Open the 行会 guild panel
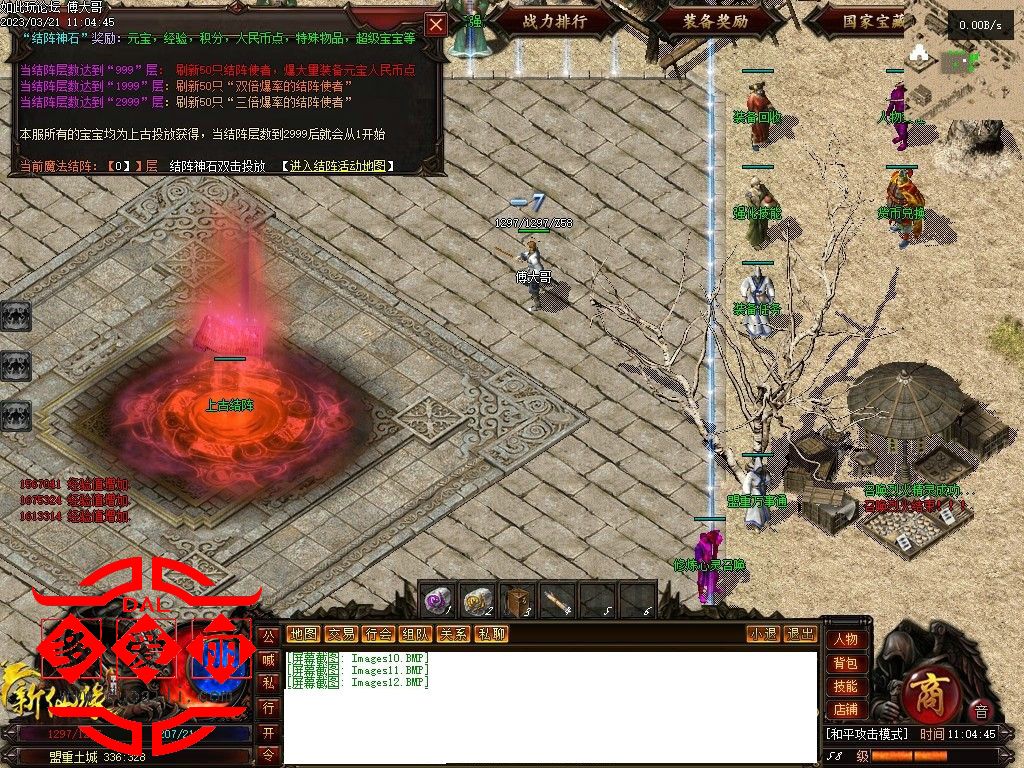Image resolution: width=1024 pixels, height=768 pixels. click(378, 634)
